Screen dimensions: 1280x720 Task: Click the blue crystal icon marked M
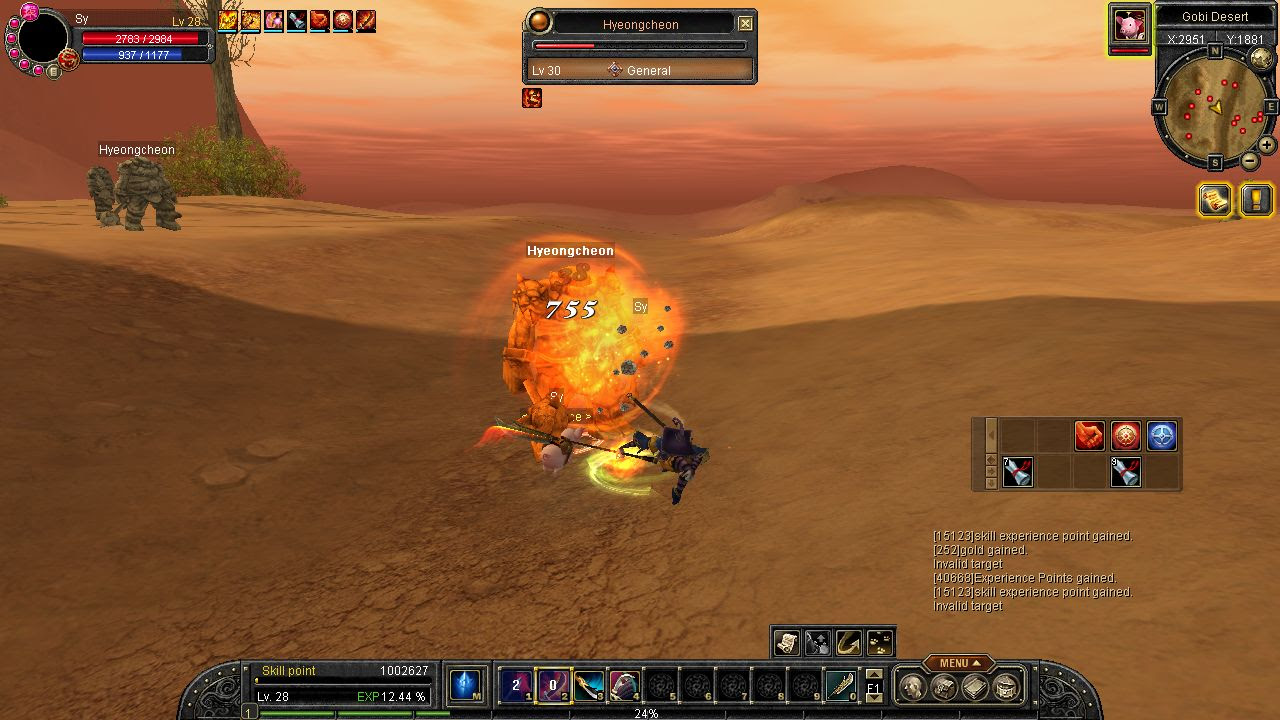pos(464,685)
